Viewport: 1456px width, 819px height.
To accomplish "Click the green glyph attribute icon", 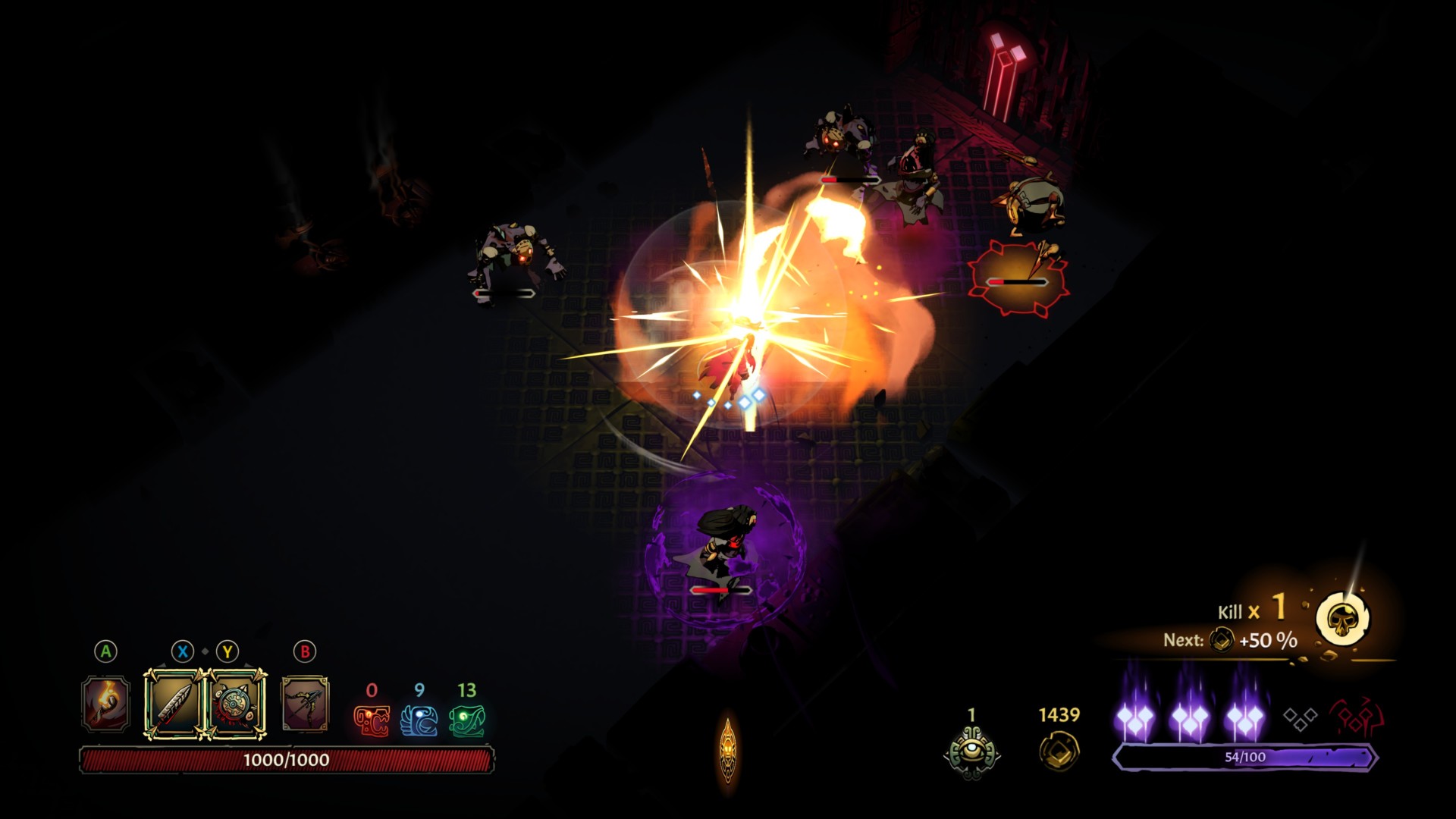I will click(467, 720).
